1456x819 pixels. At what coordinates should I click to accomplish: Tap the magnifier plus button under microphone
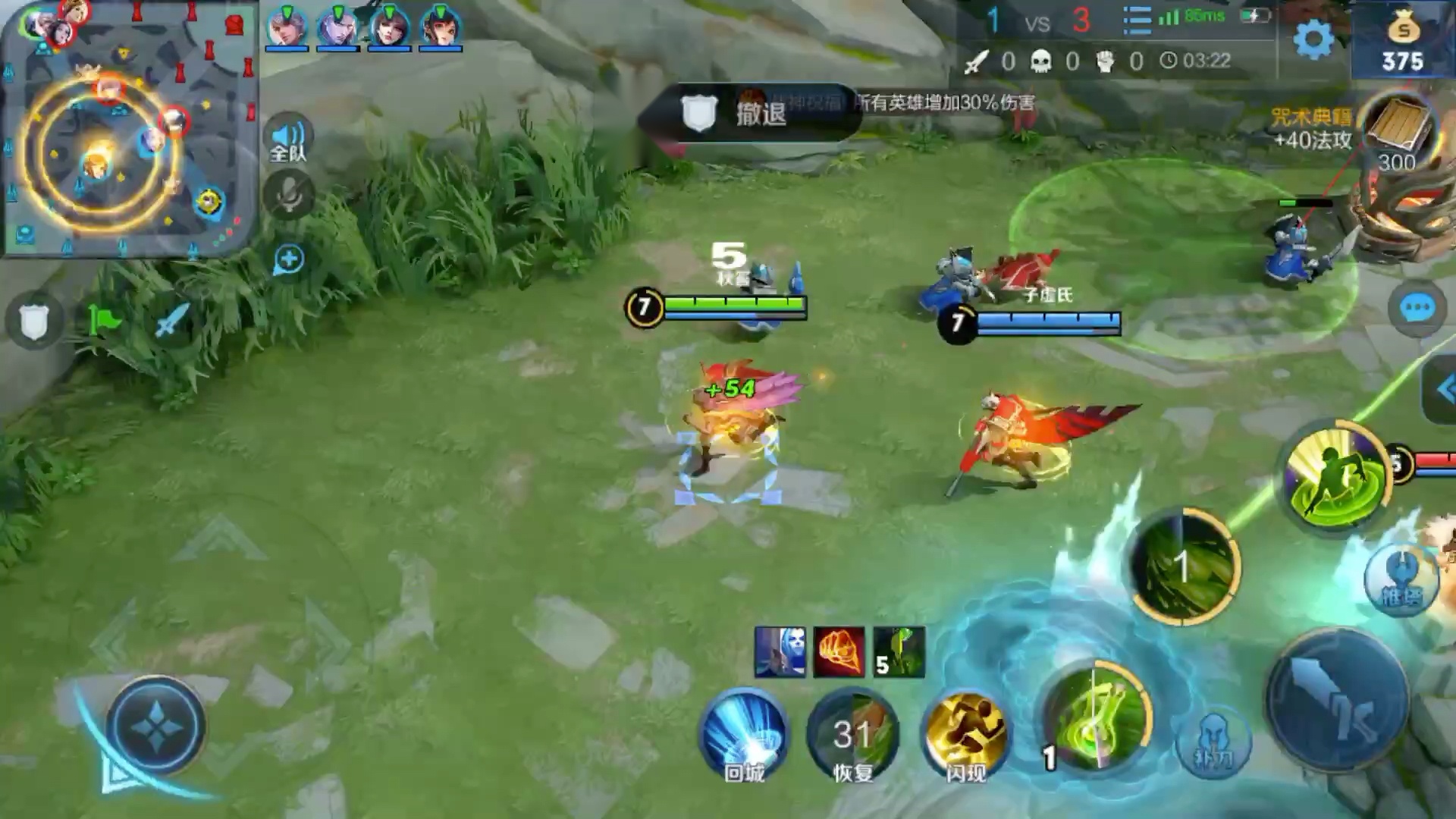coord(288,259)
